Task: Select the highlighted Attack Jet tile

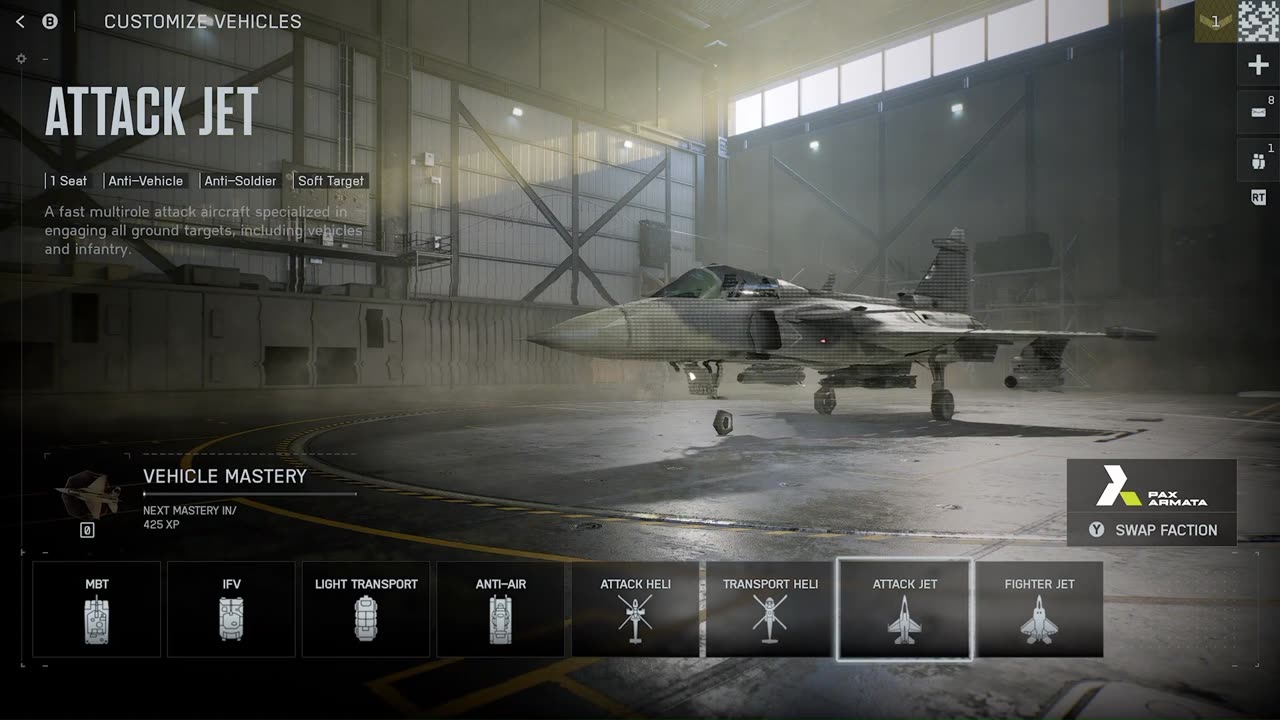Action: [904, 609]
